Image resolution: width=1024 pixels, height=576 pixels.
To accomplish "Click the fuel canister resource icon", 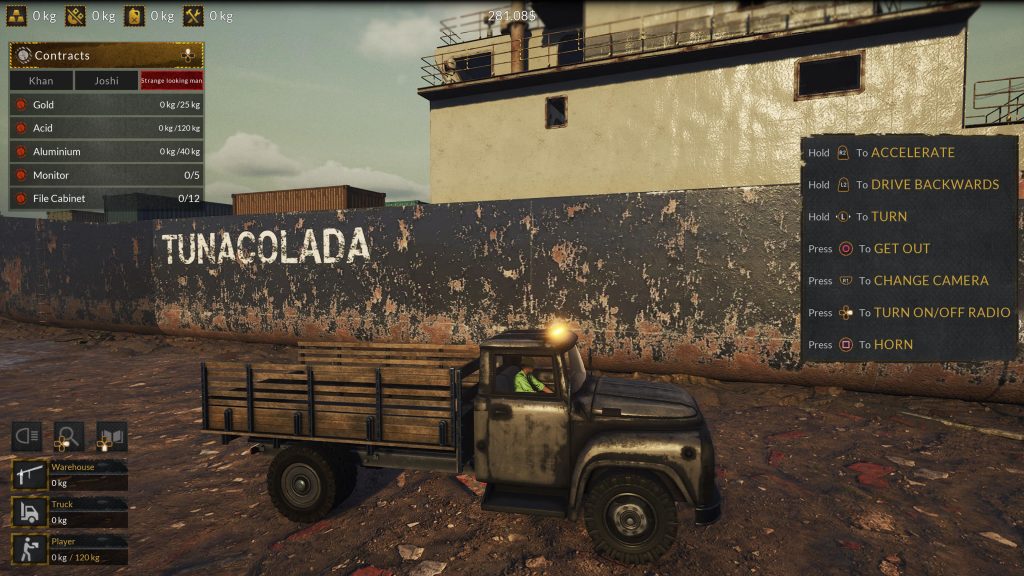I will coord(135,15).
